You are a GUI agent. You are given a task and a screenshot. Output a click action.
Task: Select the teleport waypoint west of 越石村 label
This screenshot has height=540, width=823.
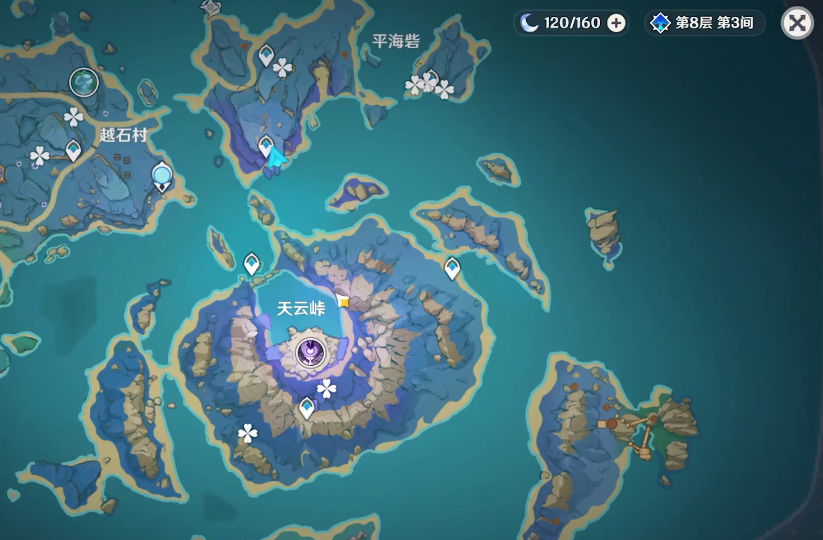tap(73, 151)
